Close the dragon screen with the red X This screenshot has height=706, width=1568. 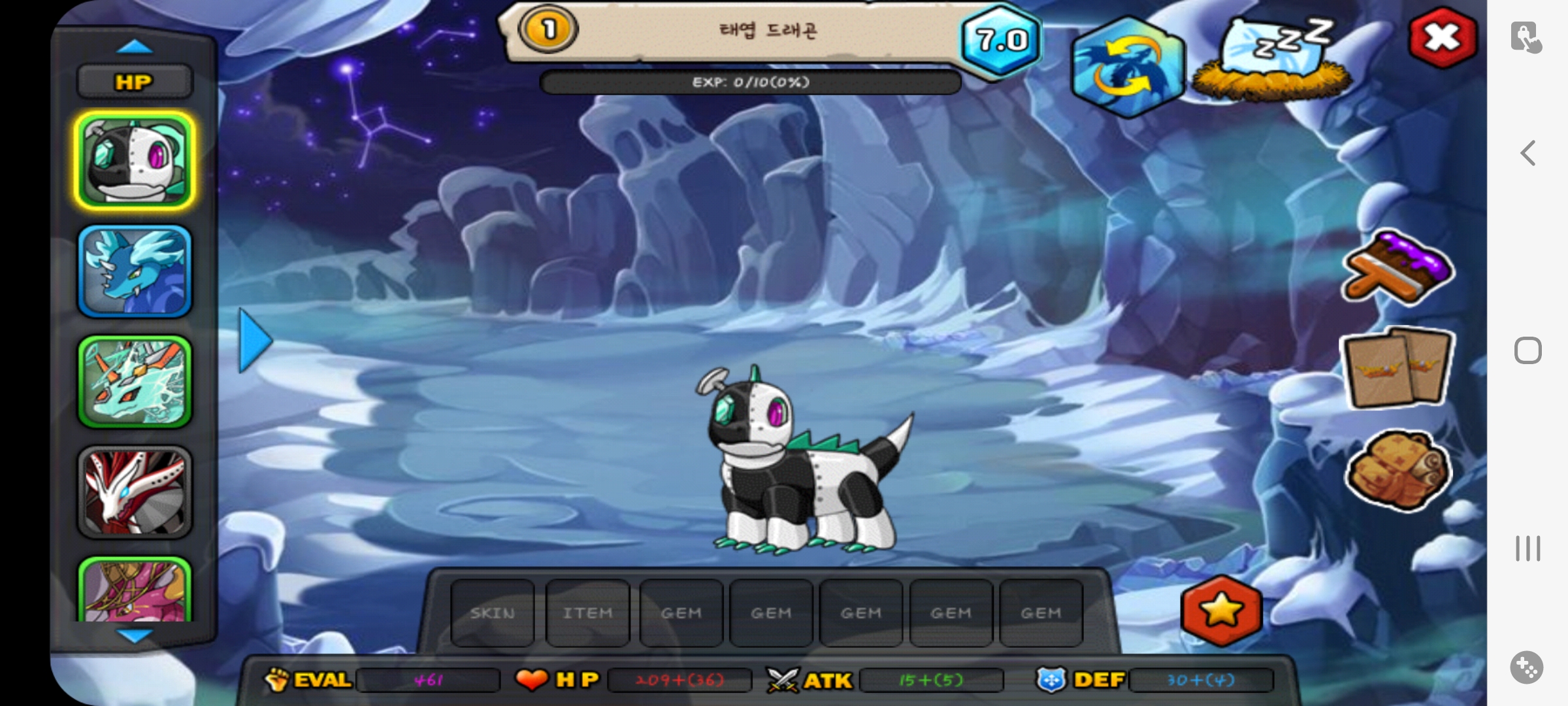(x=1443, y=38)
